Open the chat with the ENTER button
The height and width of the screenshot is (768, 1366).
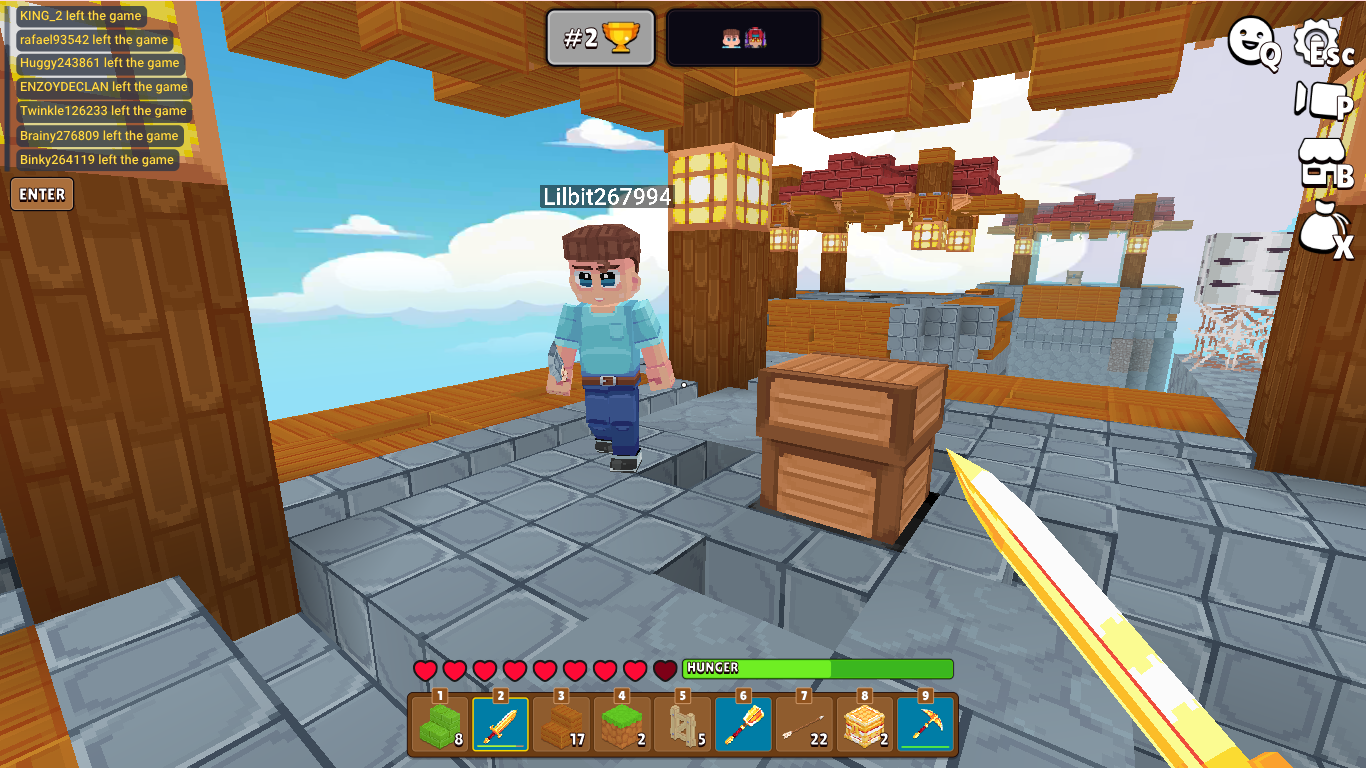pos(42,195)
